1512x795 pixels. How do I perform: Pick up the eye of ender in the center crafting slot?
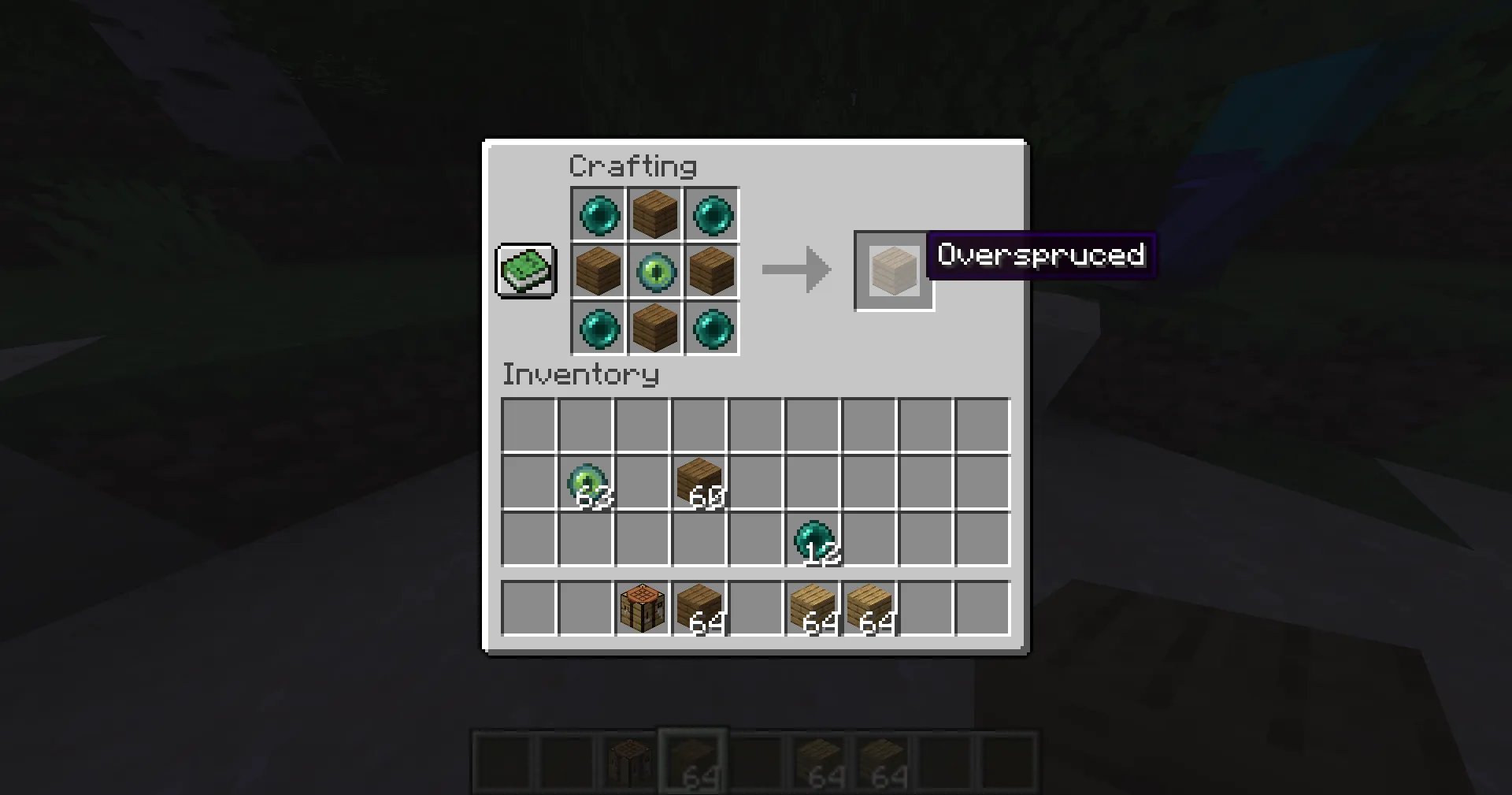[x=654, y=271]
